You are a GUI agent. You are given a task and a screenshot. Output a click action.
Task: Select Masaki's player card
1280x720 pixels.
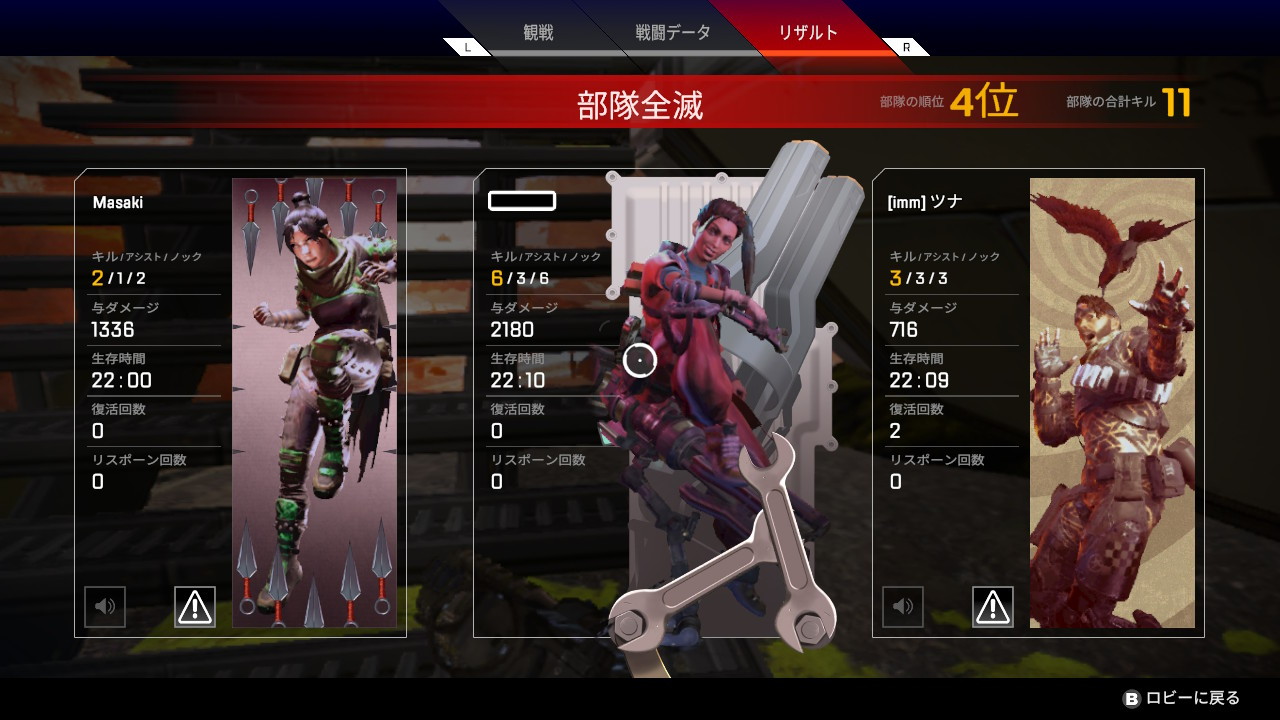point(240,402)
